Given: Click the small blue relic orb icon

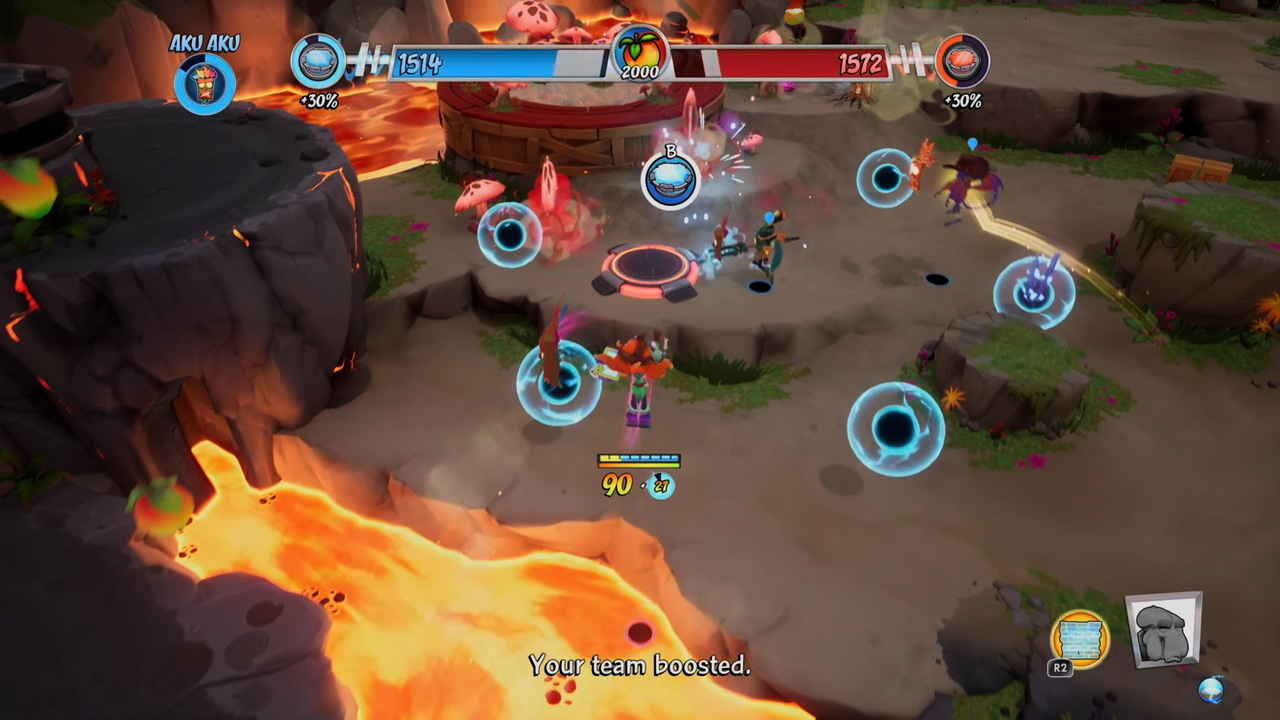Looking at the screenshot, I should click(x=1211, y=689).
